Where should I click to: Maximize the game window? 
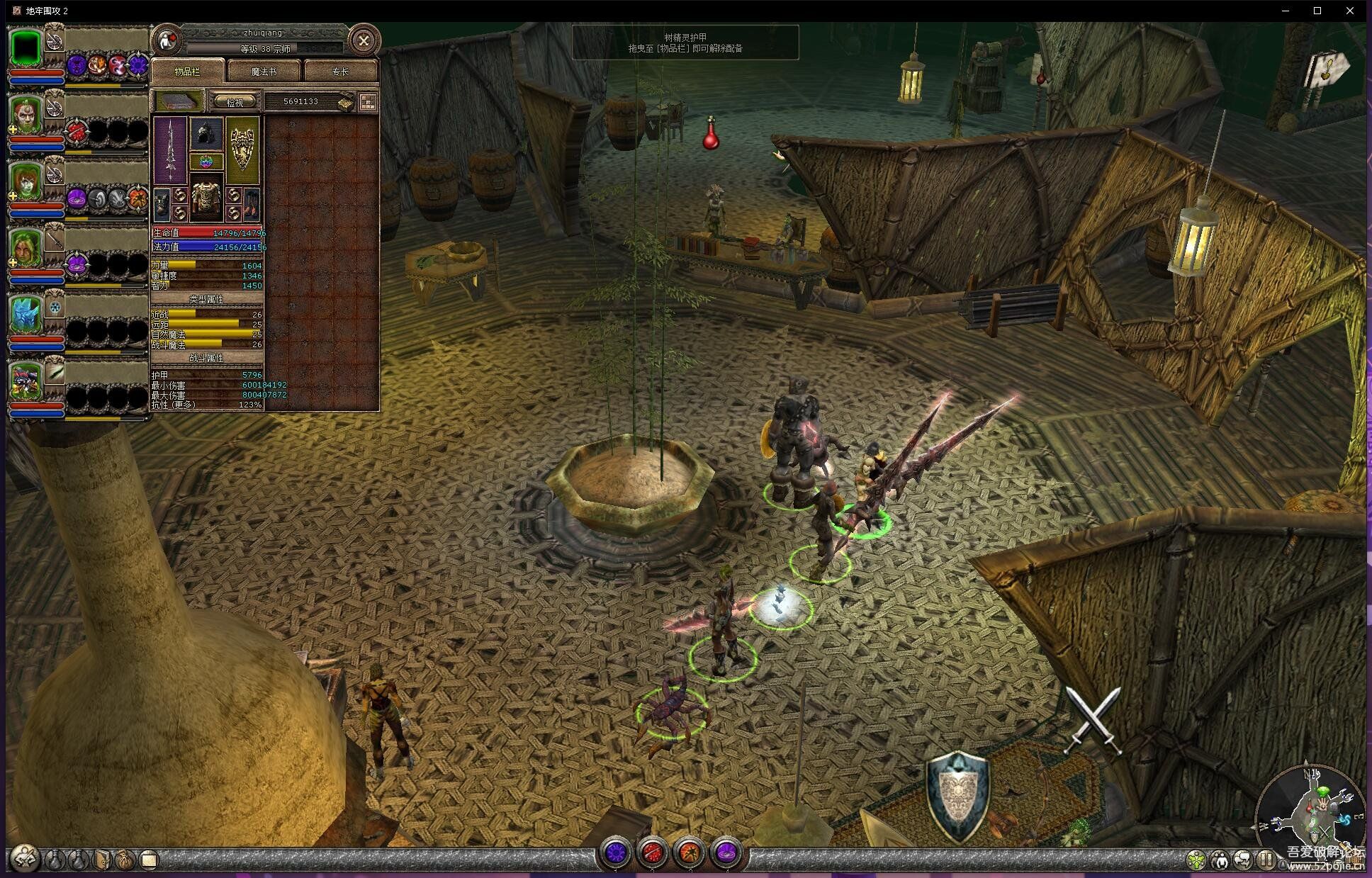[x=1317, y=11]
